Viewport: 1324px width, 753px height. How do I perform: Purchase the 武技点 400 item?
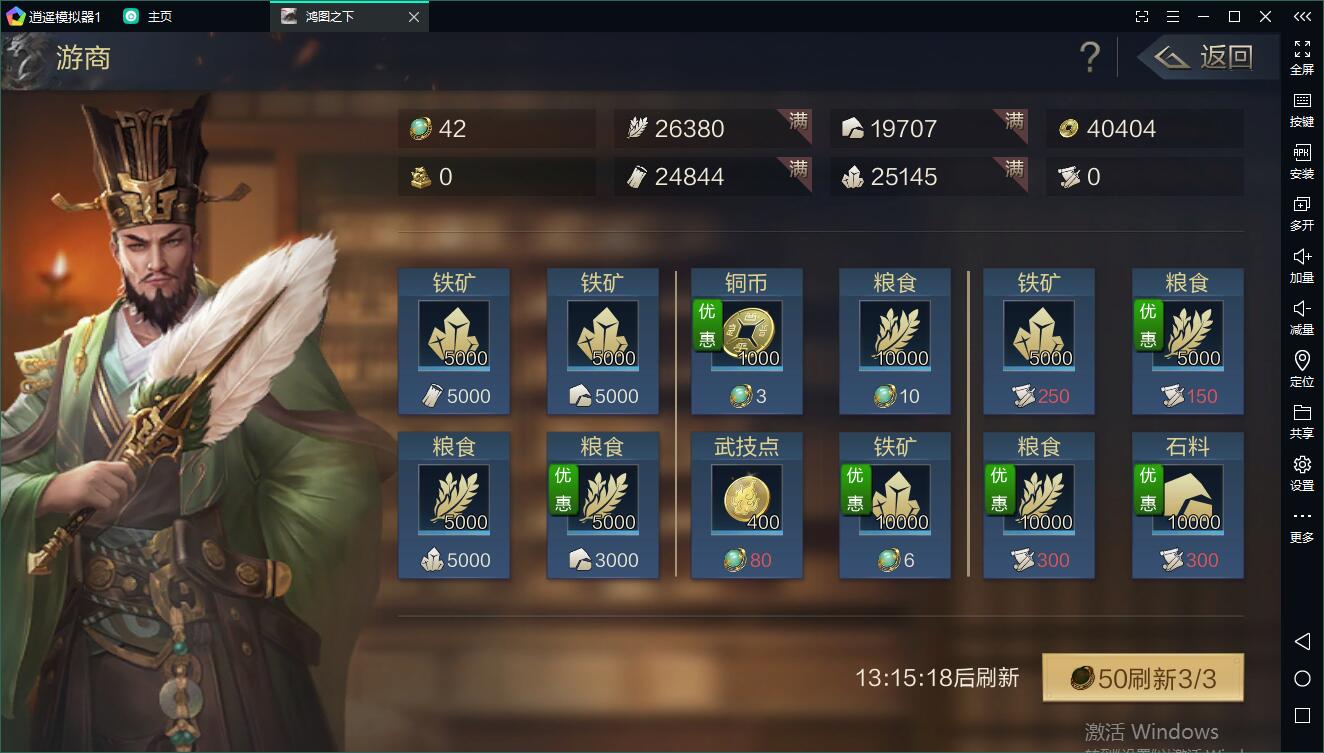point(746,504)
